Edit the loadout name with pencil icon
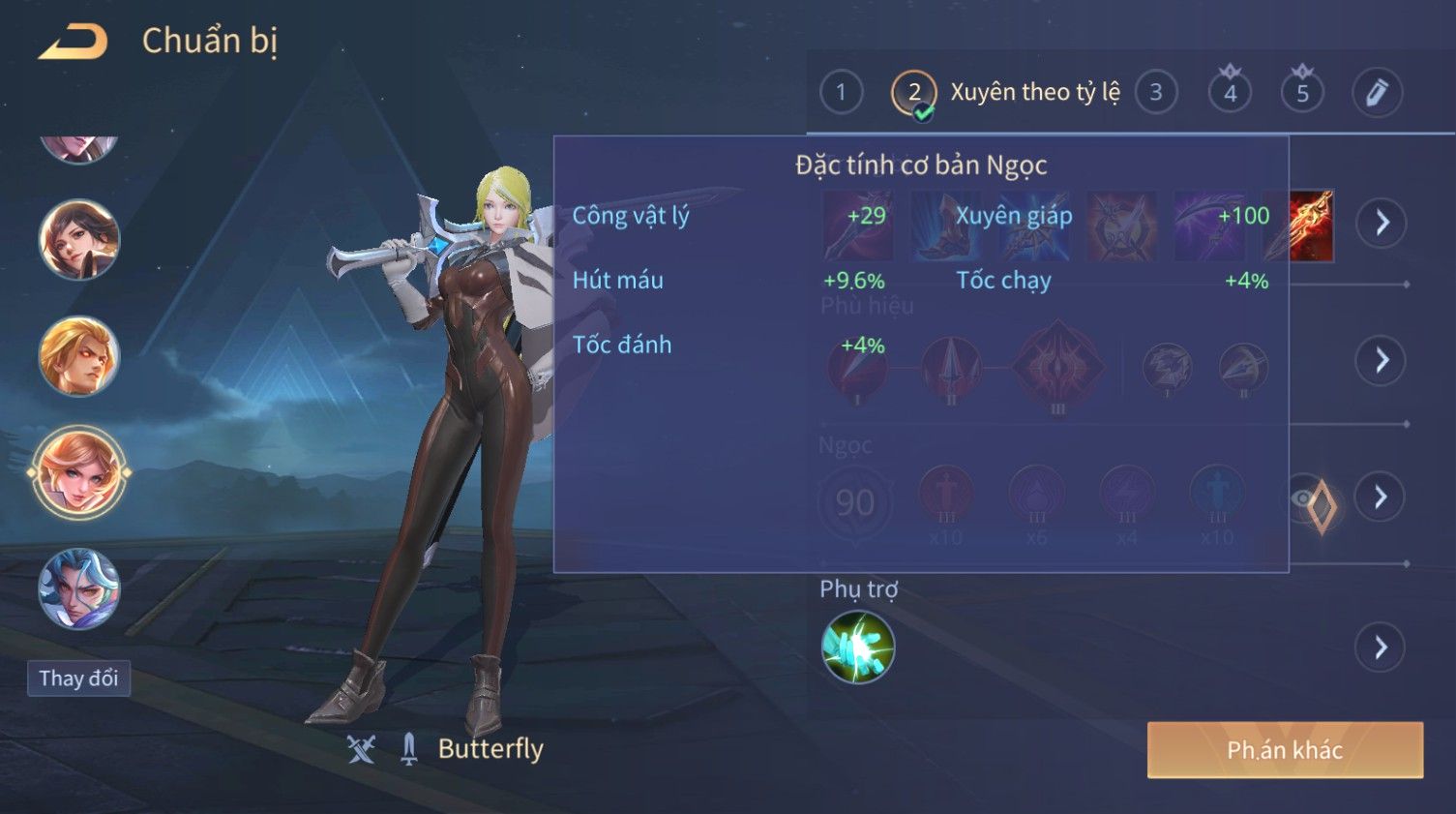 (1377, 93)
